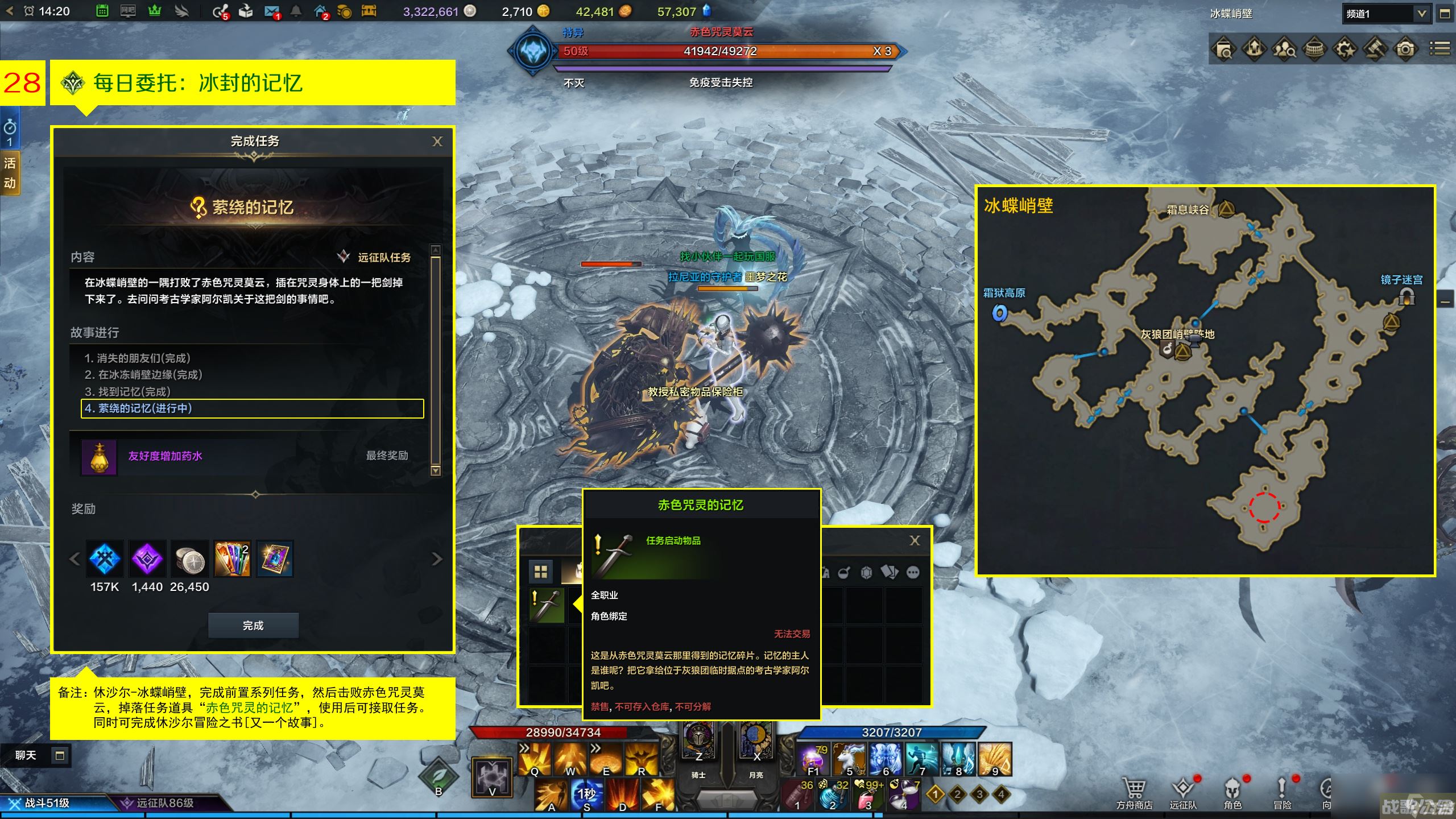Select the 萦绕的记忆(进行中) story step
Image resolution: width=1456 pixels, height=819 pixels.
pos(253,408)
